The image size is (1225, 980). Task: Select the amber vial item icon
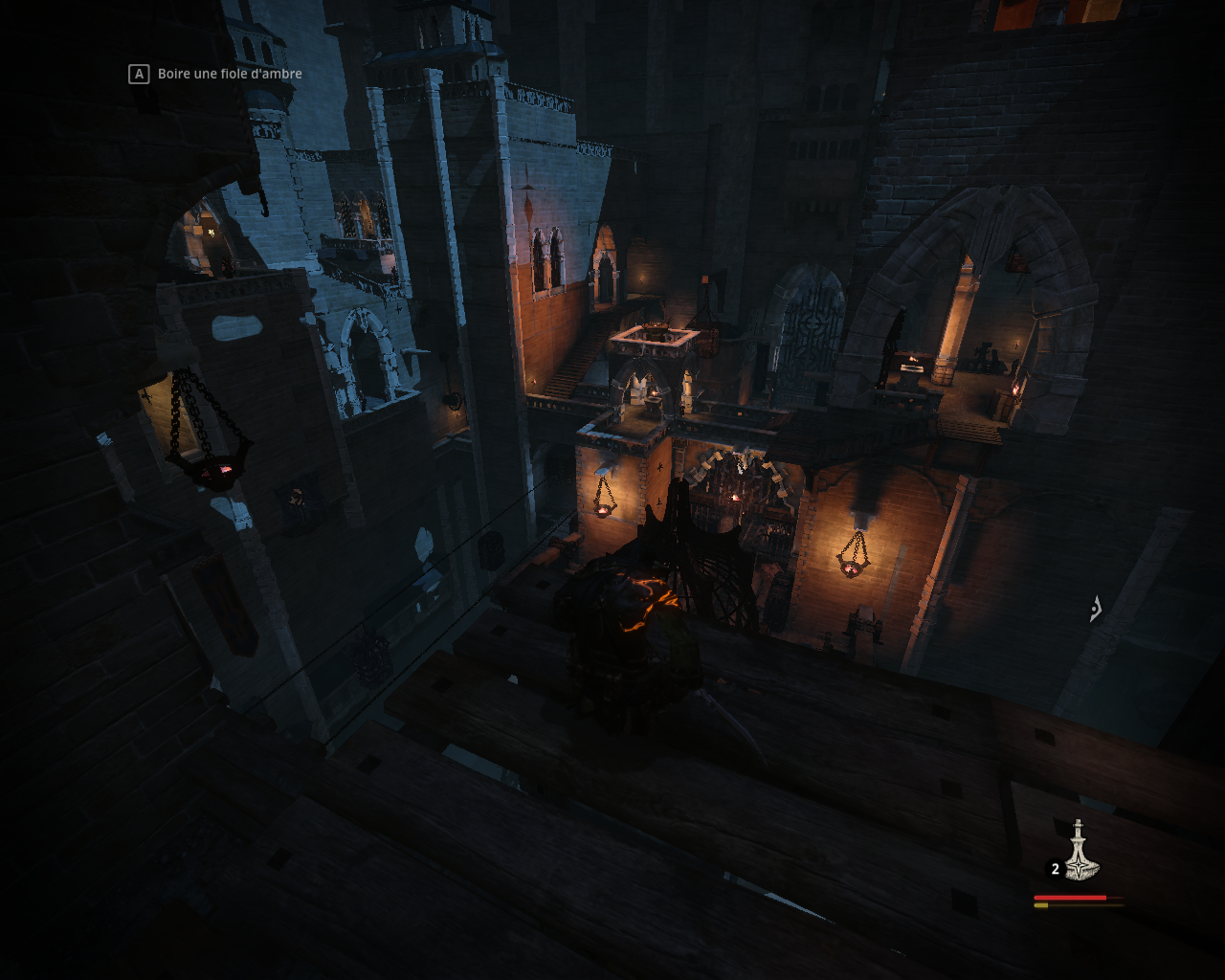1080,853
